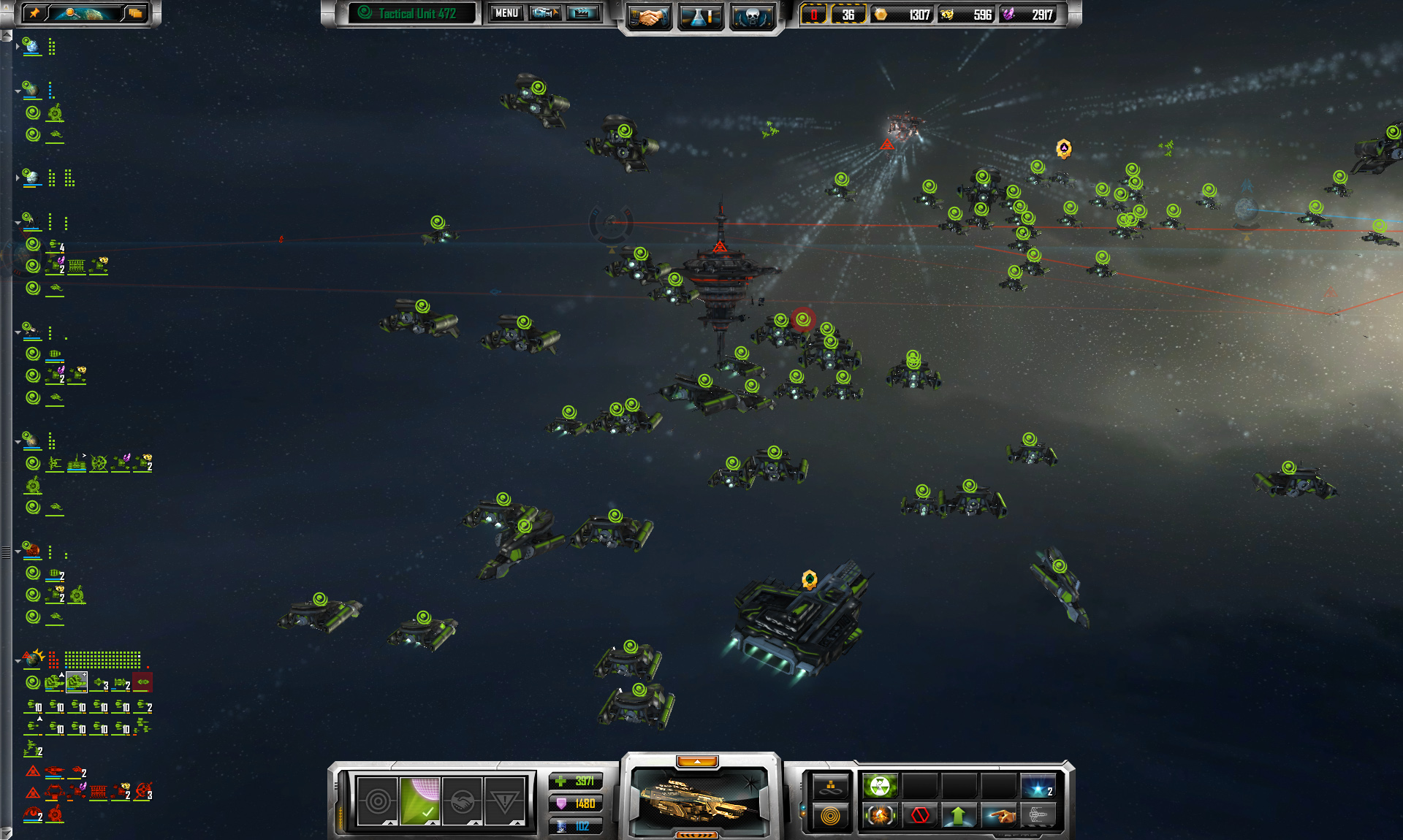This screenshot has width=1403, height=840.
Task: Click the orange pushpin button
Action: click(34, 13)
